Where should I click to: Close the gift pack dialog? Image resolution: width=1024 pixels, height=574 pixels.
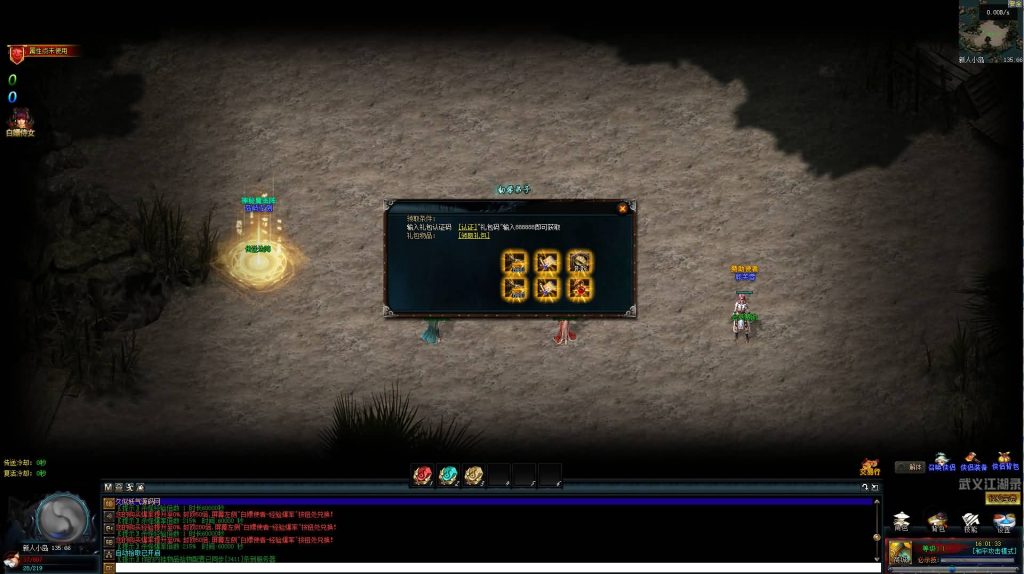(x=622, y=209)
